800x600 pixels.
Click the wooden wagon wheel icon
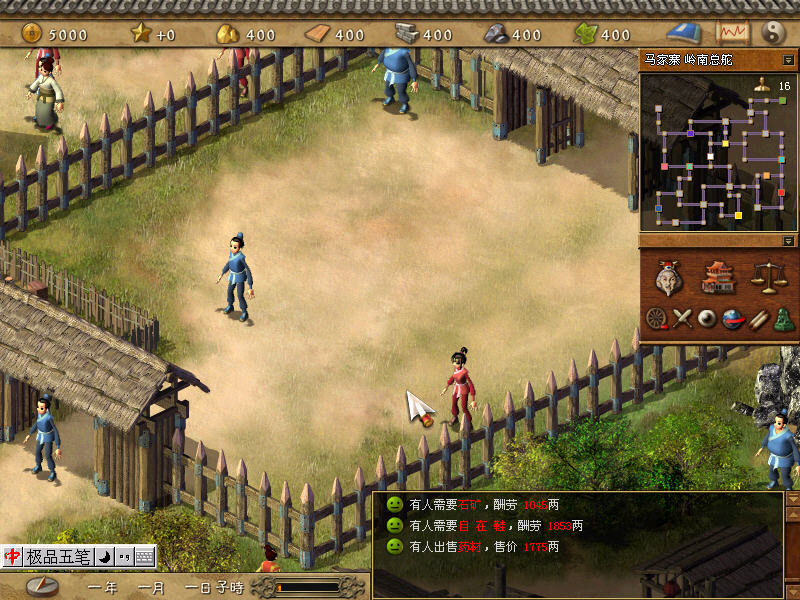(656, 319)
